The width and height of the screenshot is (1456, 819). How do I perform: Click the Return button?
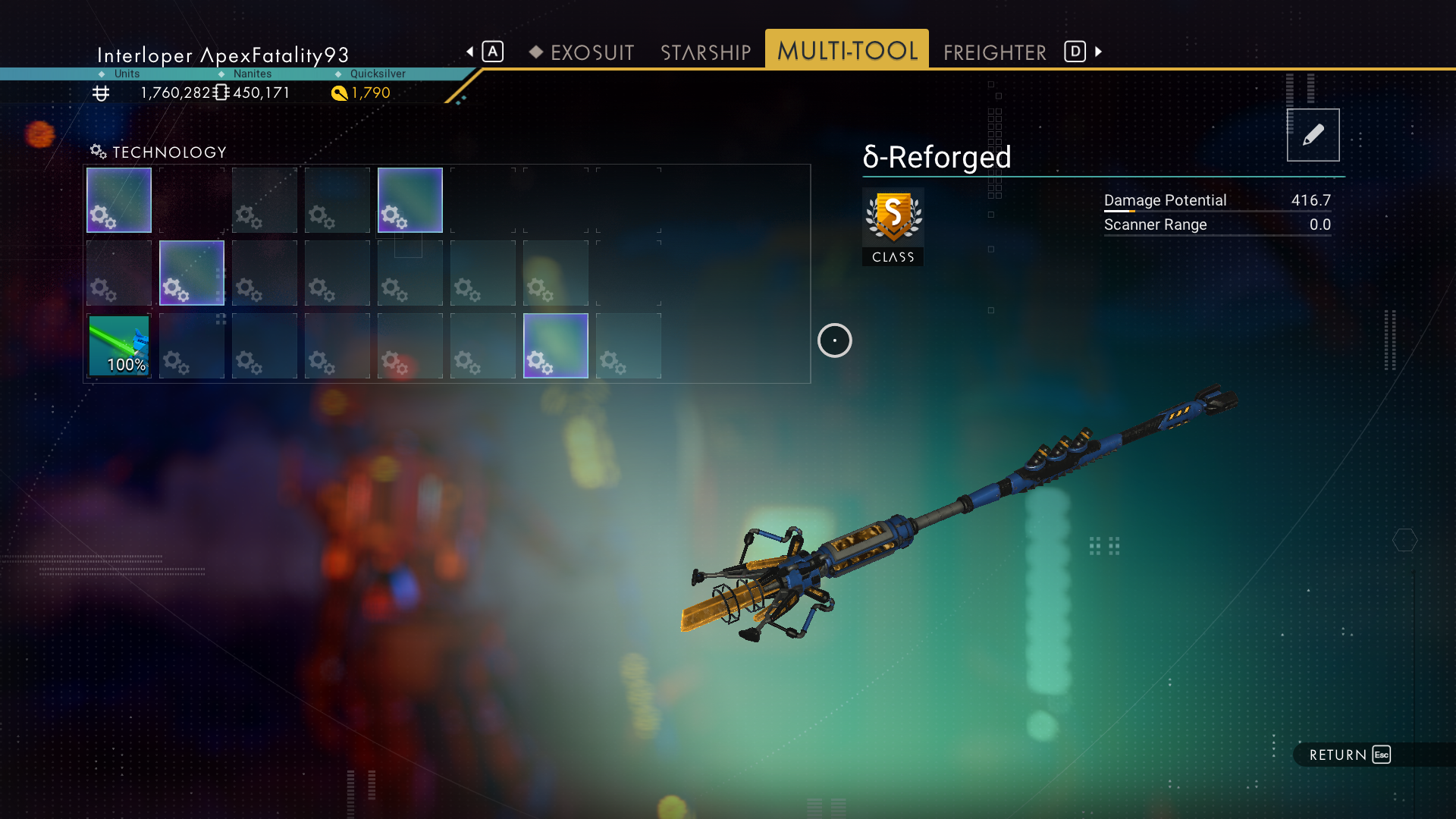click(1349, 755)
